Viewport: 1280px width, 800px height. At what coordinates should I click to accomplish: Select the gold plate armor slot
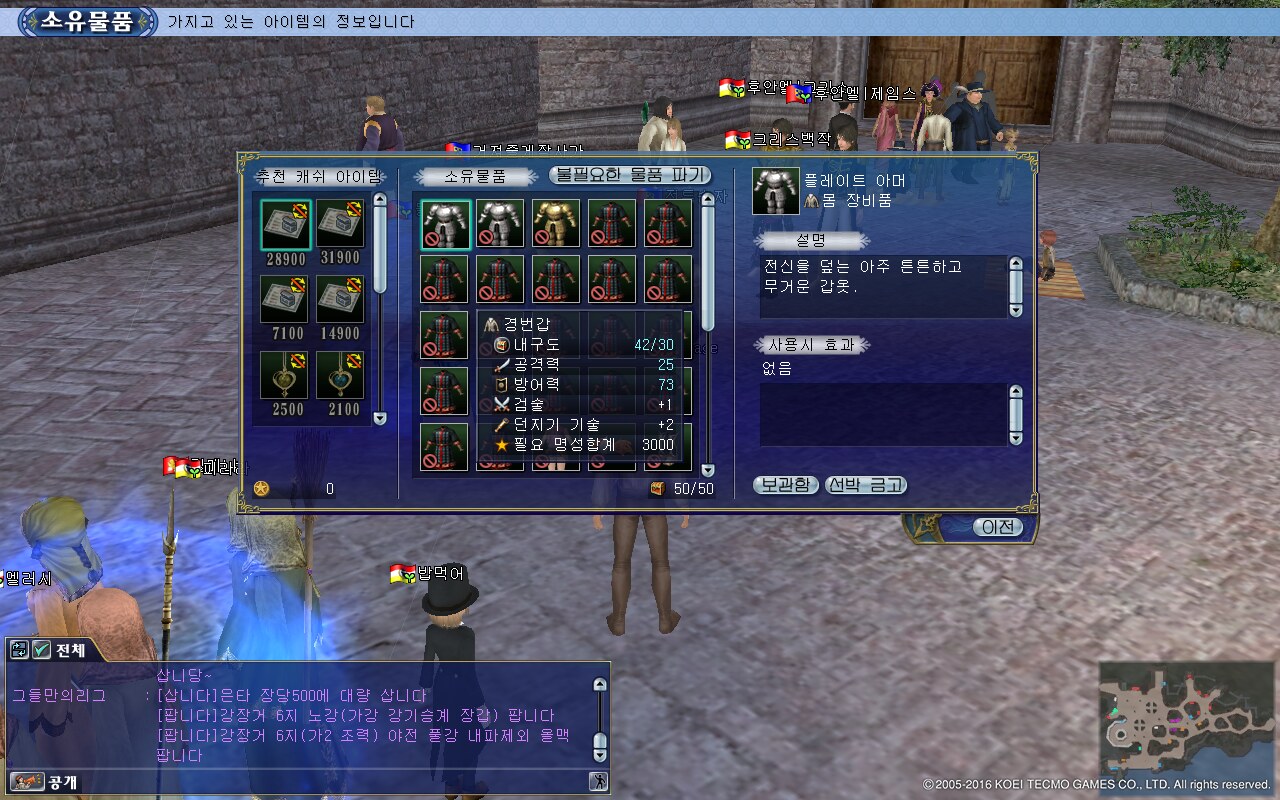pos(556,223)
